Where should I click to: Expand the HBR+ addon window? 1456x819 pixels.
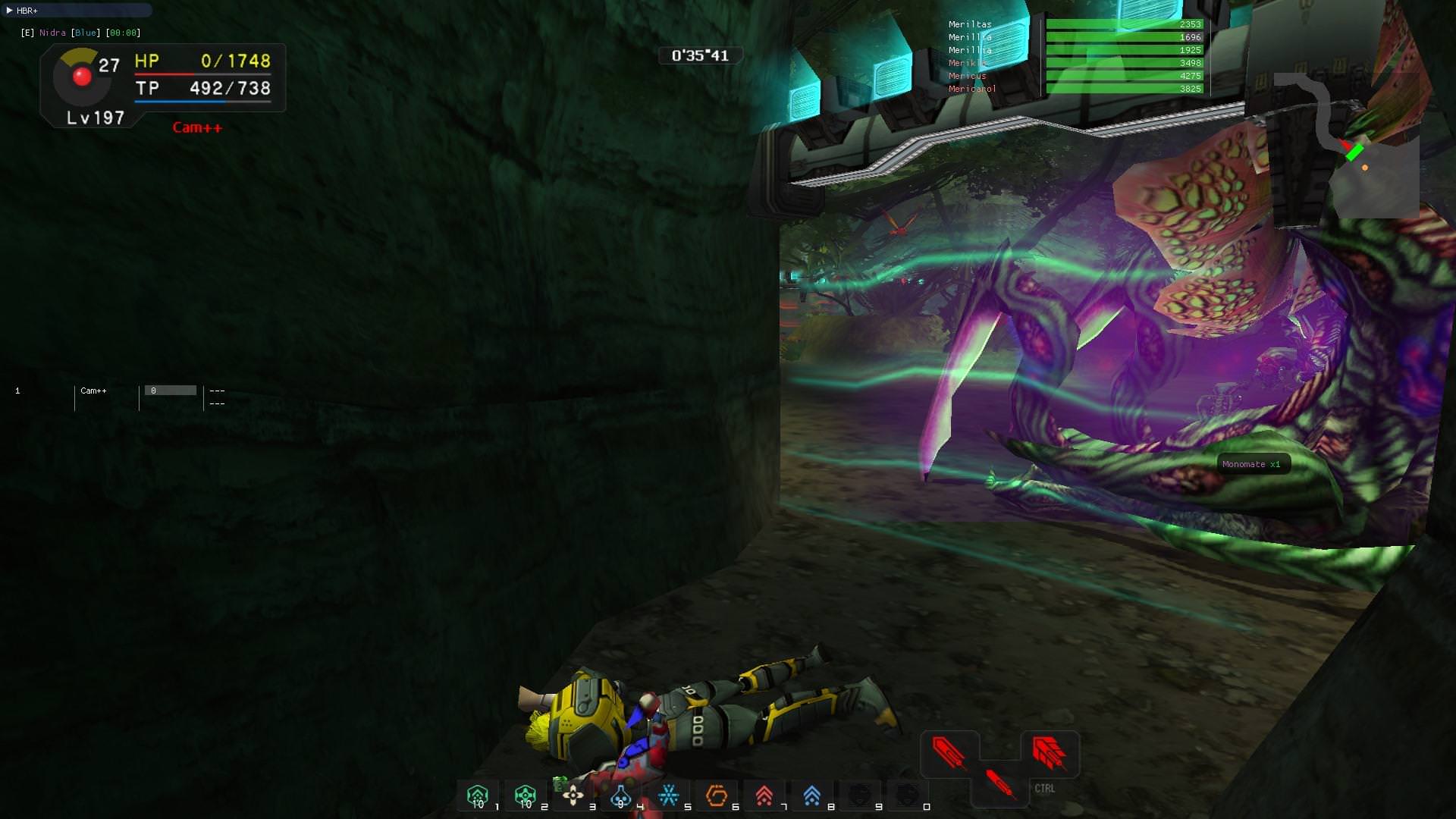tap(10, 11)
